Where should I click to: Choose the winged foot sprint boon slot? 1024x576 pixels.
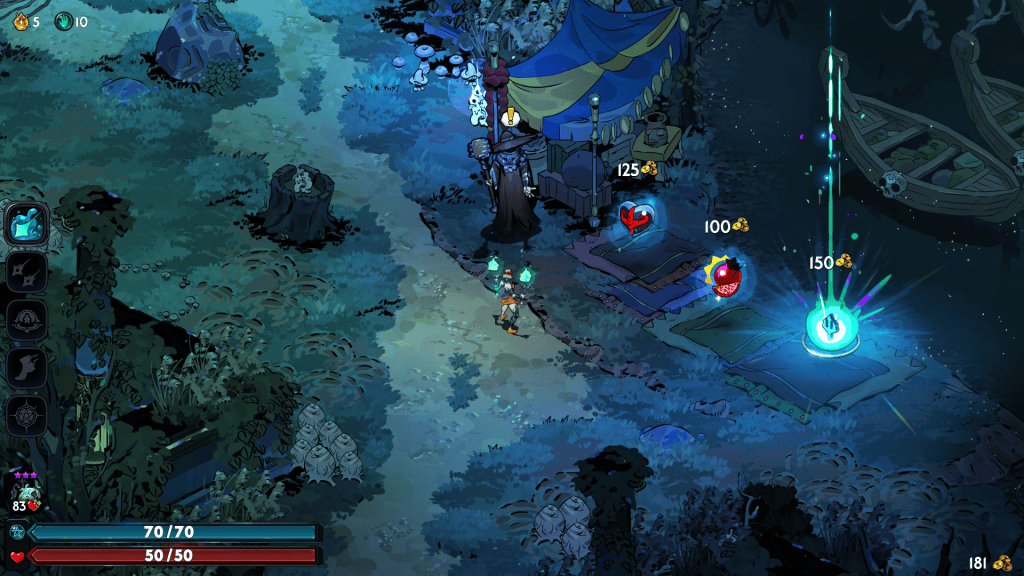[27, 368]
